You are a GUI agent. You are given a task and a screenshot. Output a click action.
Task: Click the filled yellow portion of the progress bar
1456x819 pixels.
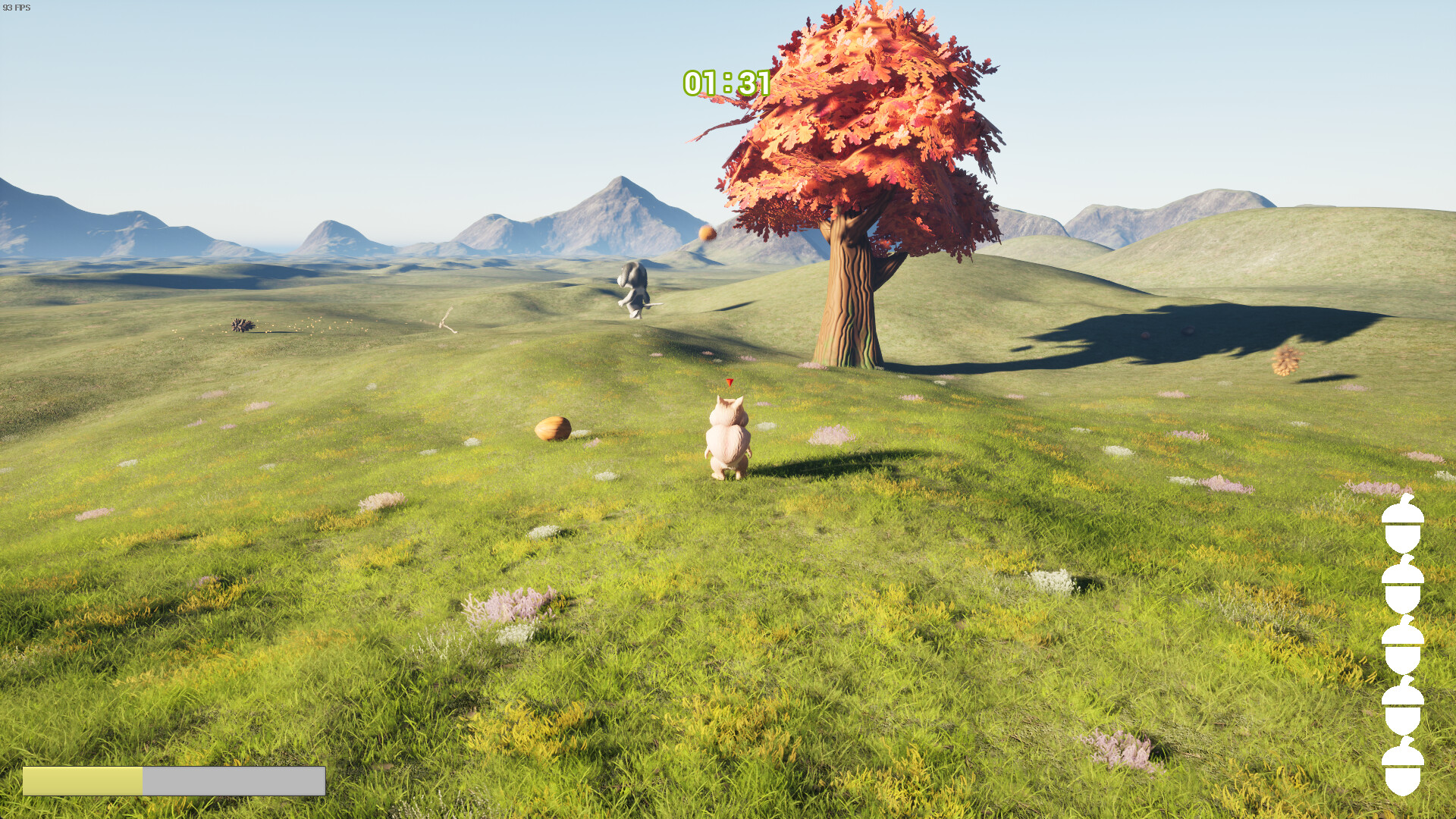point(83,781)
